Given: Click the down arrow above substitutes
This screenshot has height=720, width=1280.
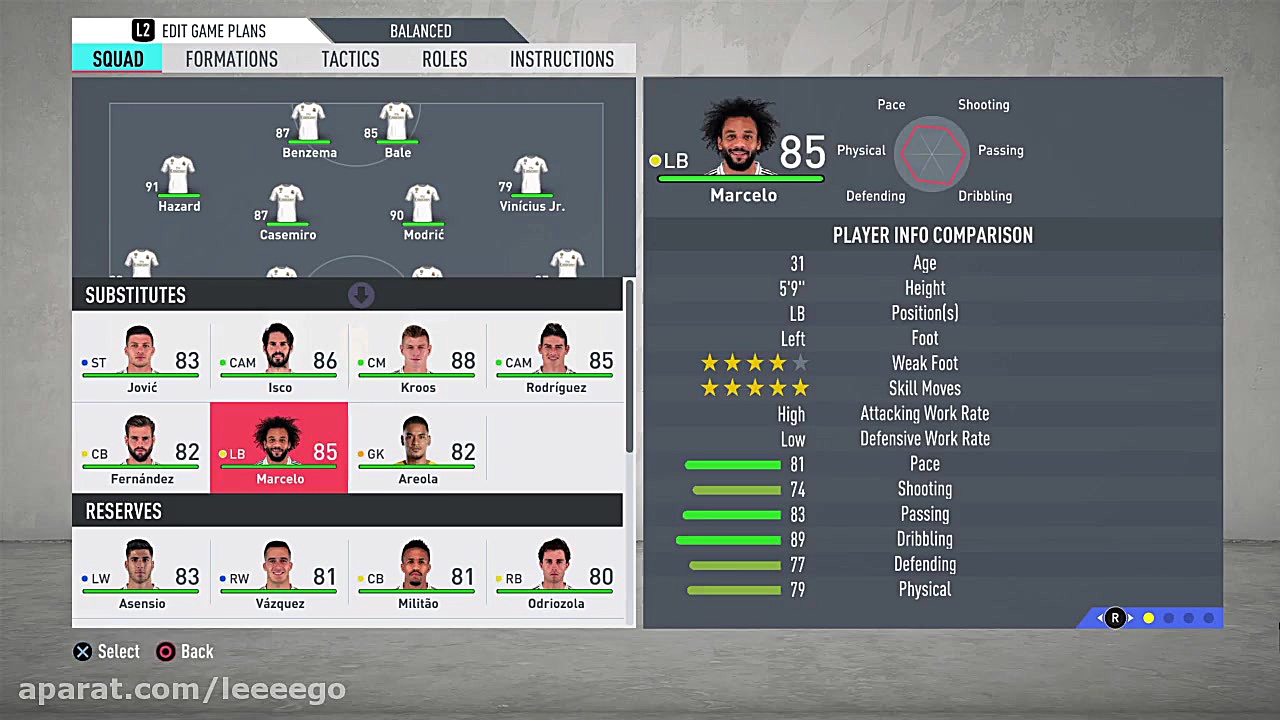Looking at the screenshot, I should pos(361,295).
